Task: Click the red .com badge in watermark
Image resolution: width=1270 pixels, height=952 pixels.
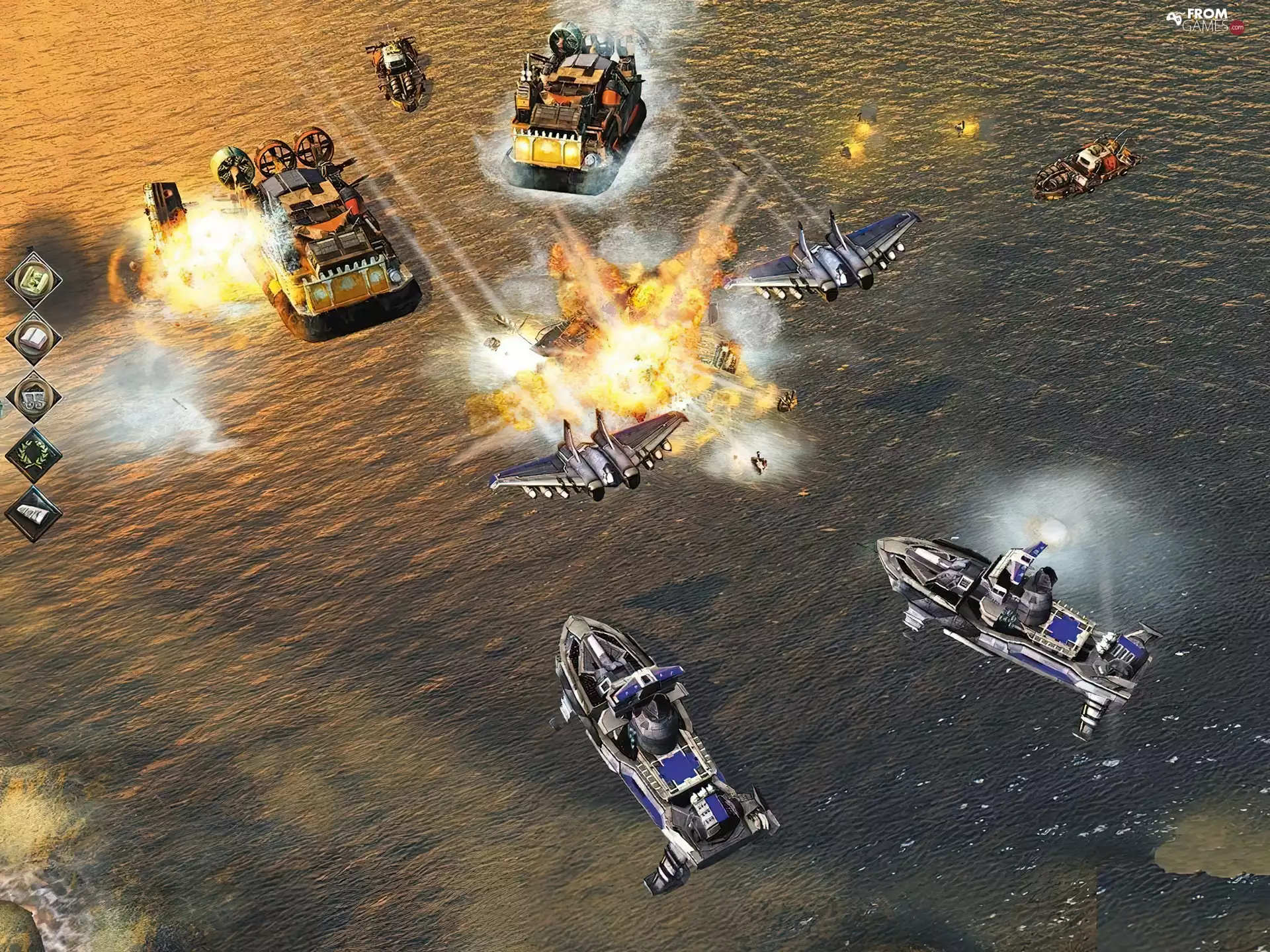Action: (1238, 28)
